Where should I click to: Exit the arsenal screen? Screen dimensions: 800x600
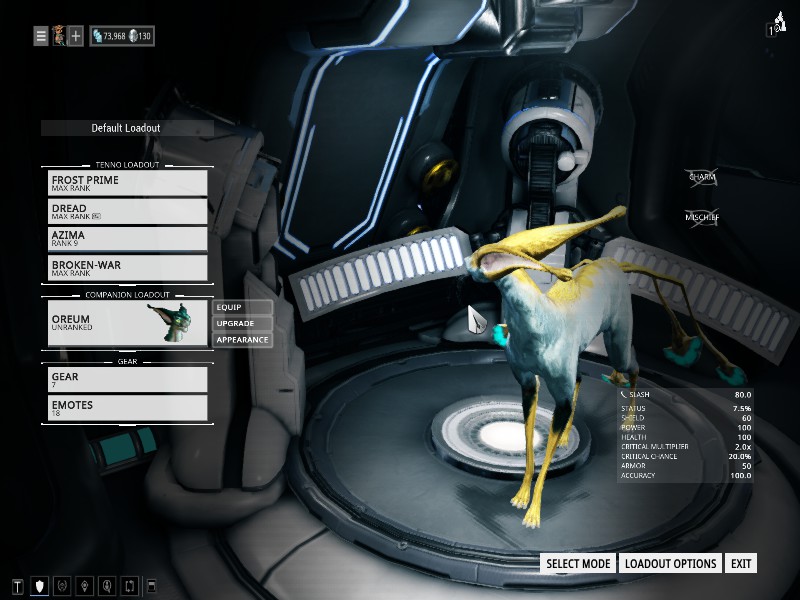coord(741,564)
